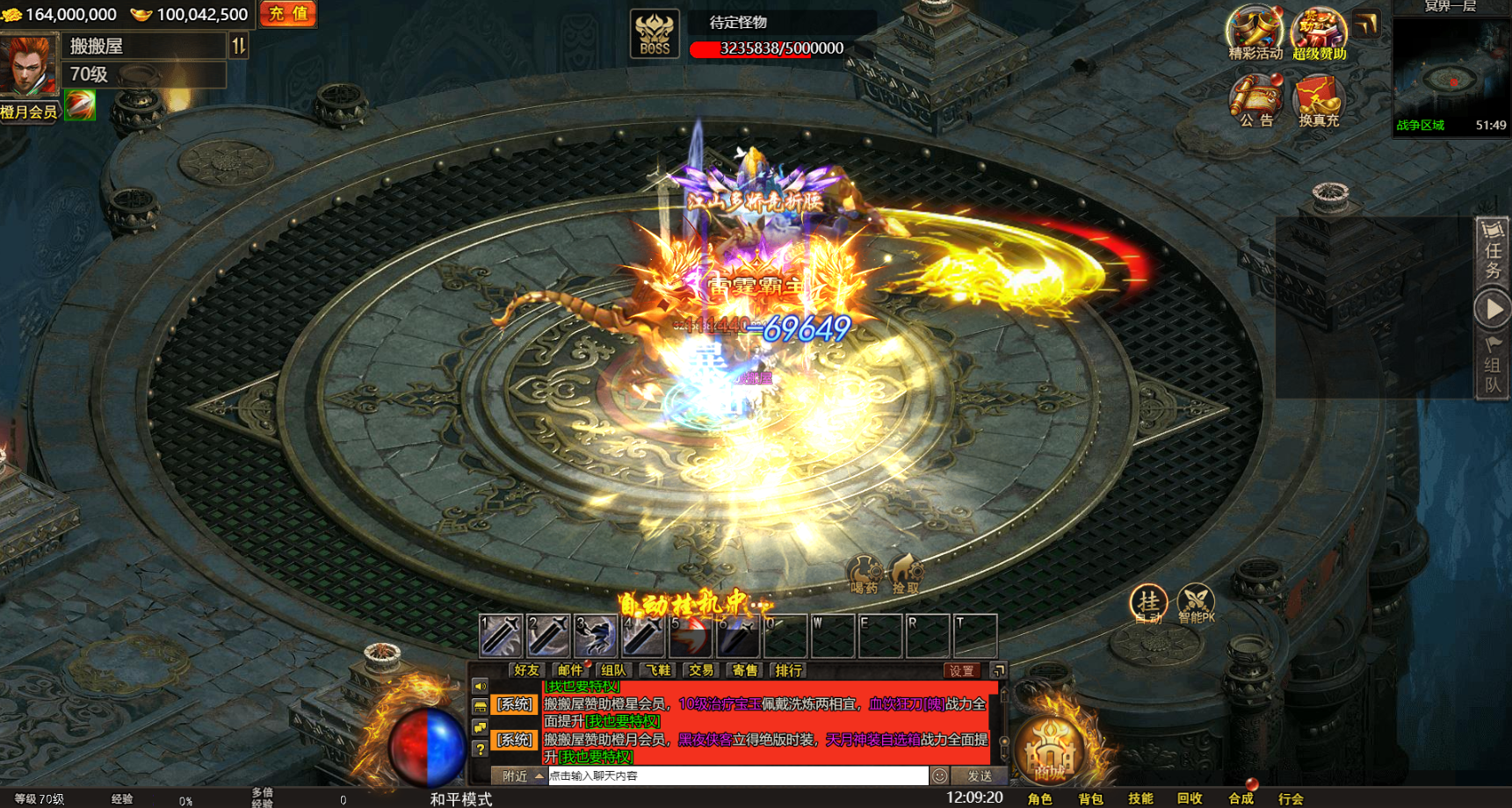
Task: Click the minimap in the corner
Action: 1451,76
